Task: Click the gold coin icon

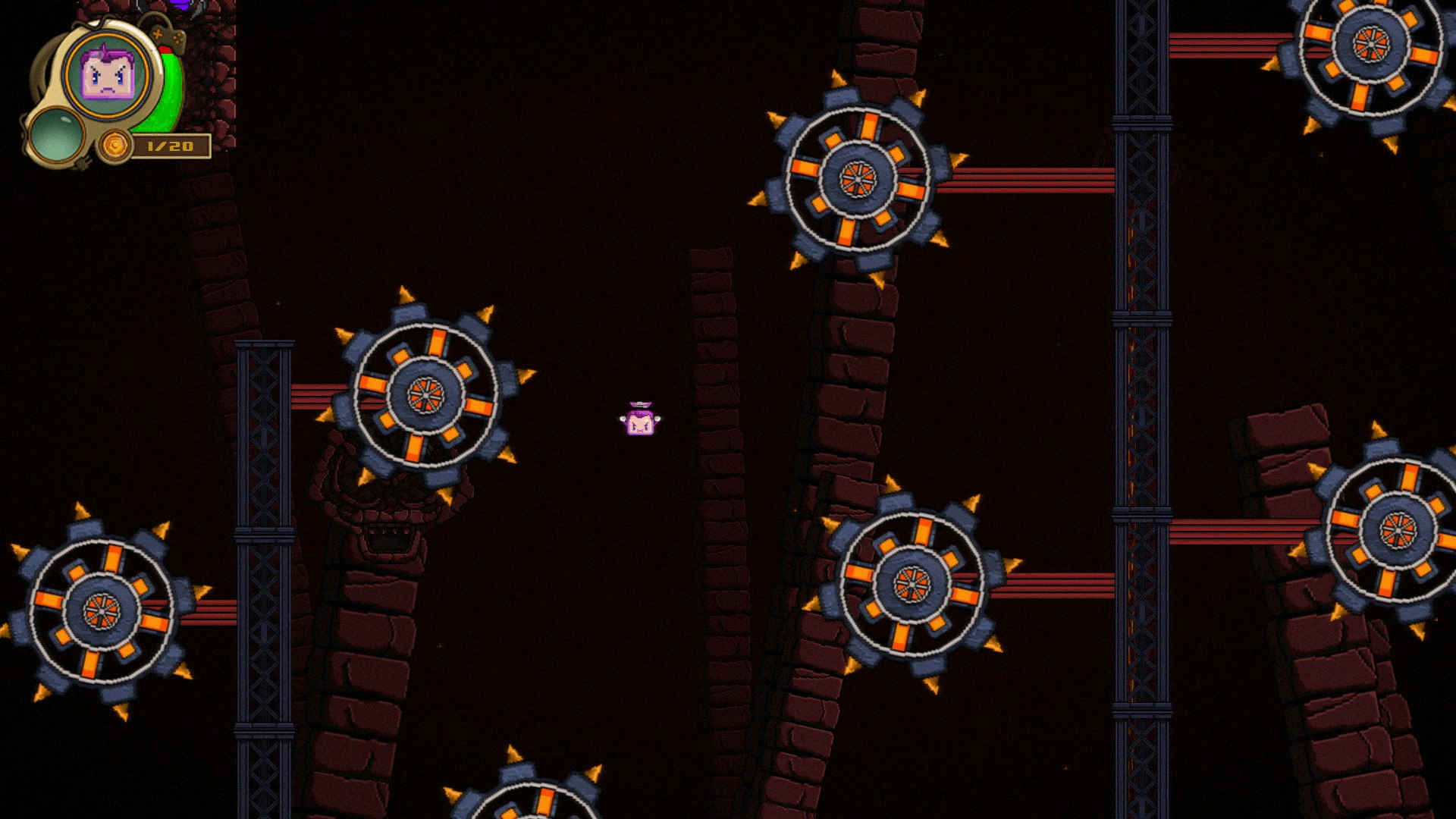Action: click(x=116, y=145)
